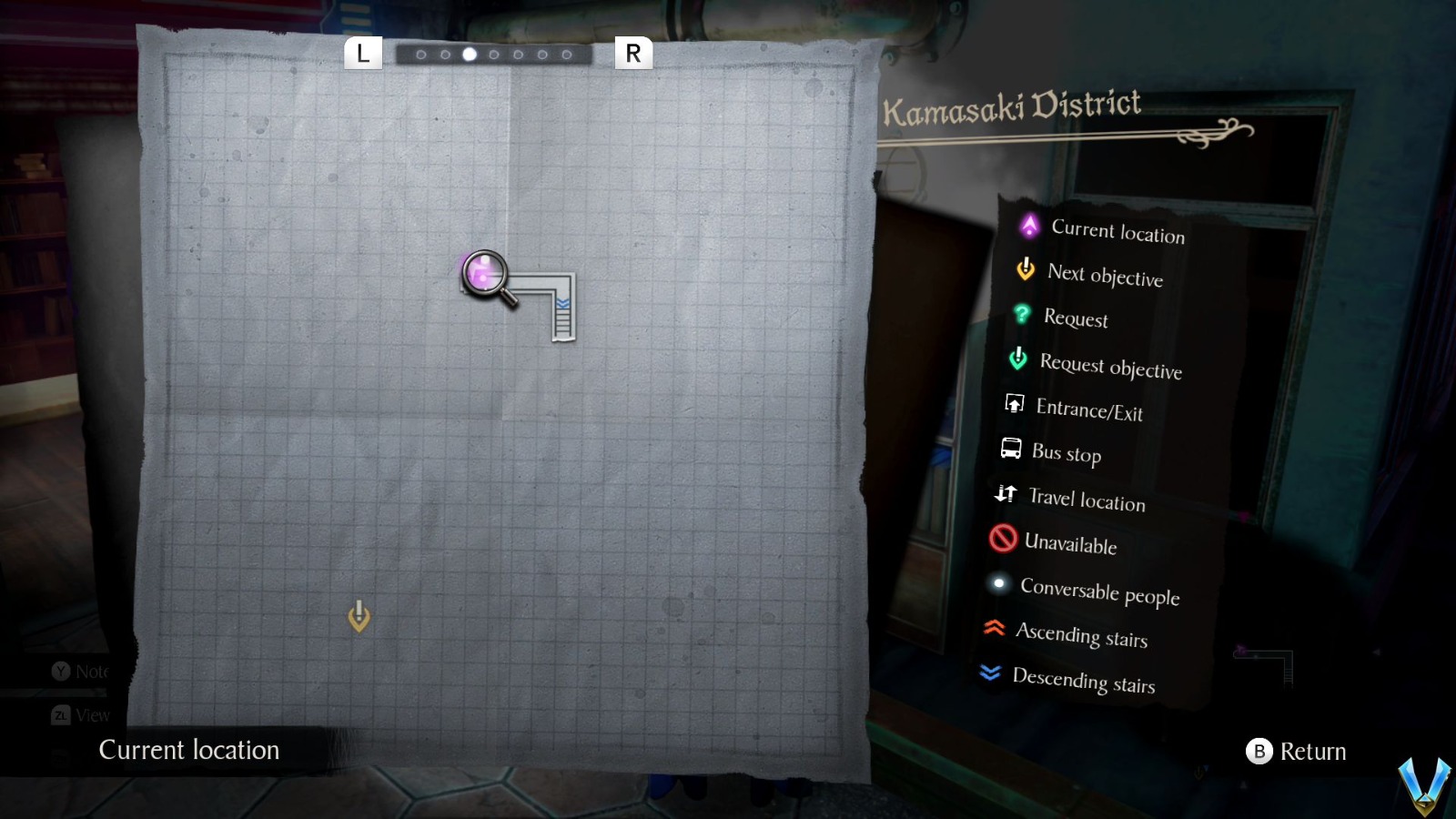
Task: Click the highlighted page dot in the map pager
Action: (470, 56)
